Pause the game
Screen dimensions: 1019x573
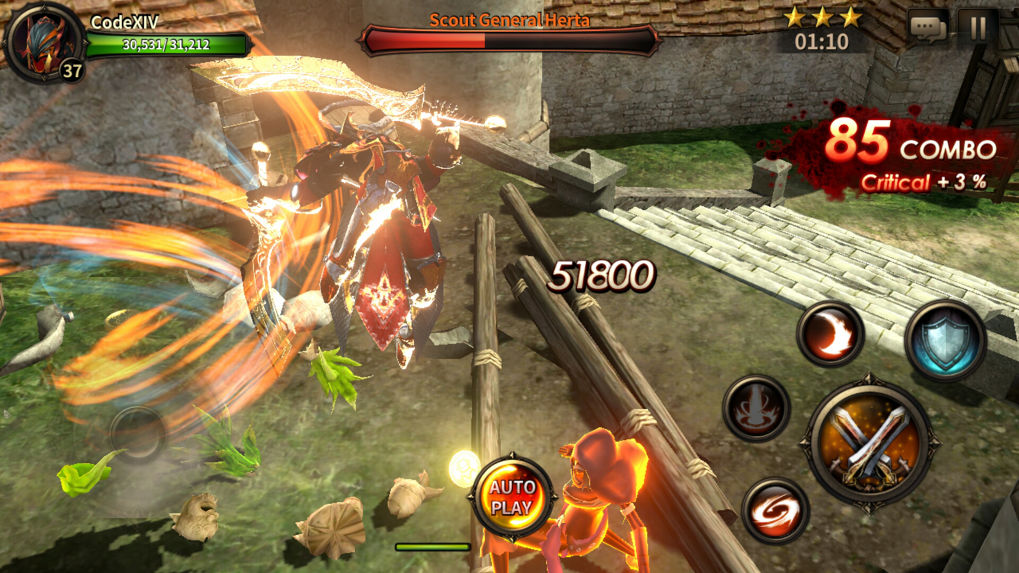pos(977,28)
